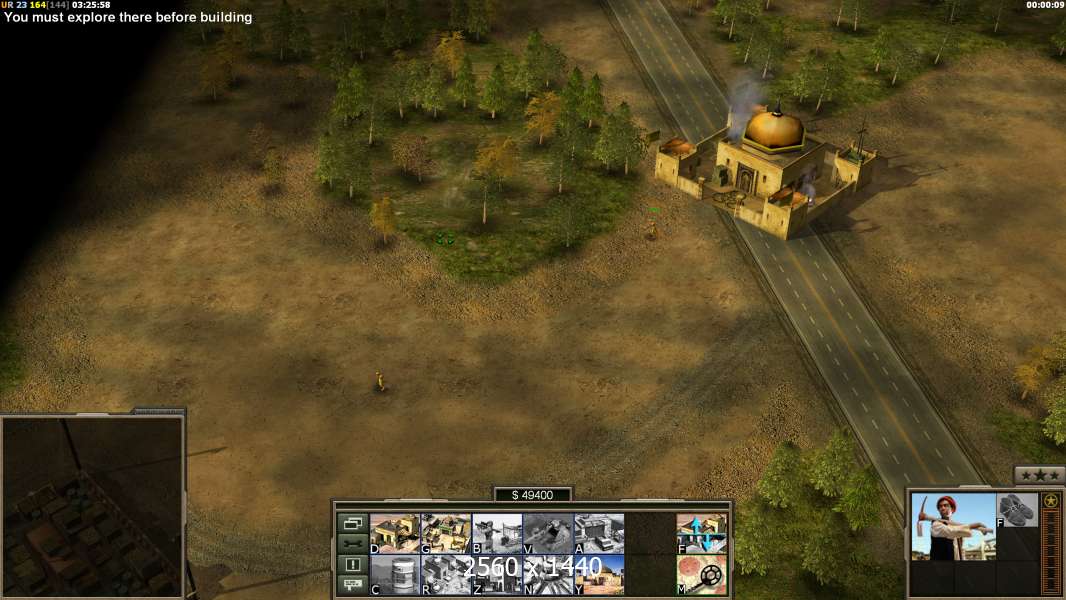Viewport: 1066px width, 600px height.
Task: Select the shoes upgrade icon
Action: 1018,510
